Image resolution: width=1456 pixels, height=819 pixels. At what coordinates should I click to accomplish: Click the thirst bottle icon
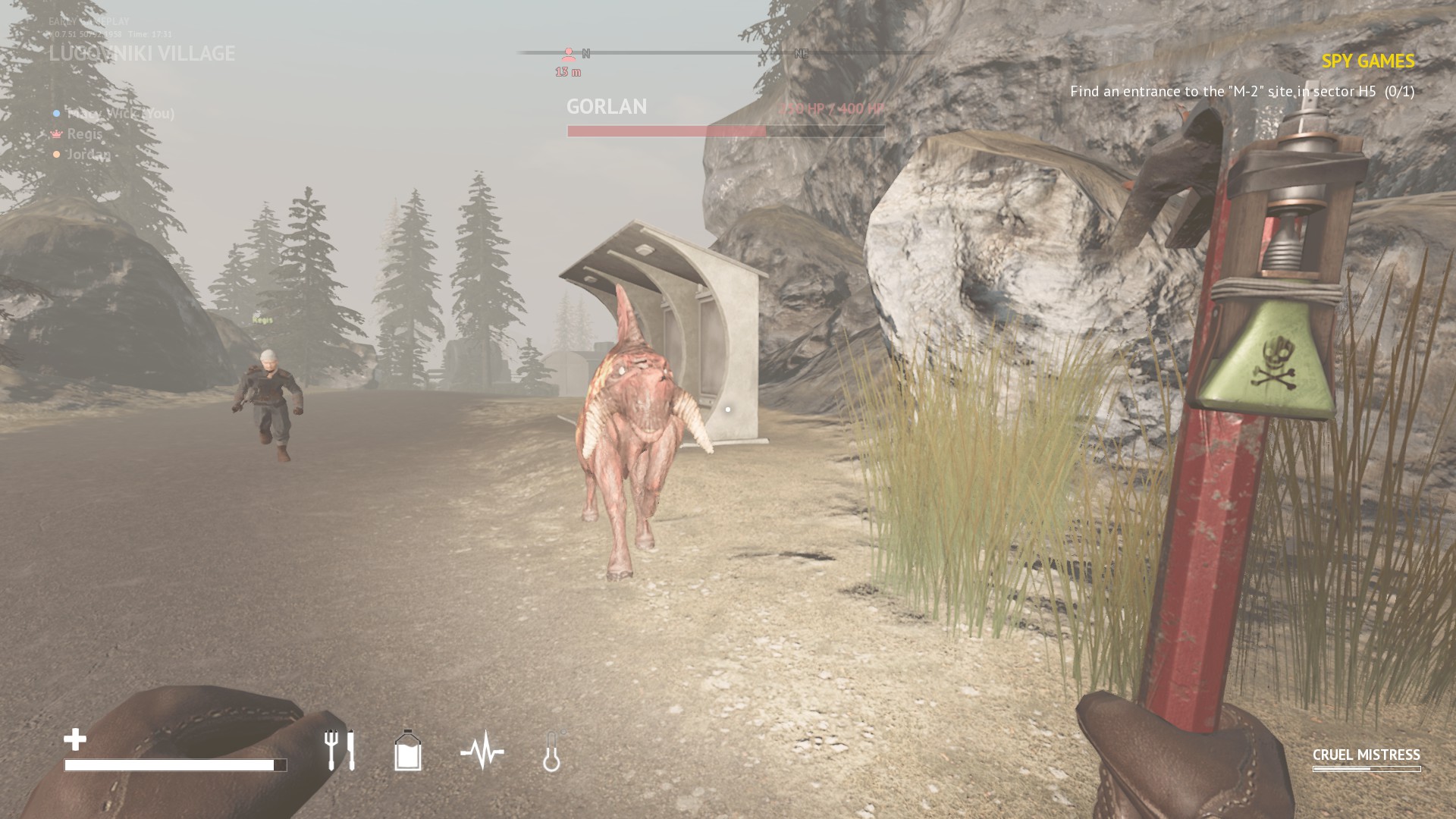[x=408, y=751]
